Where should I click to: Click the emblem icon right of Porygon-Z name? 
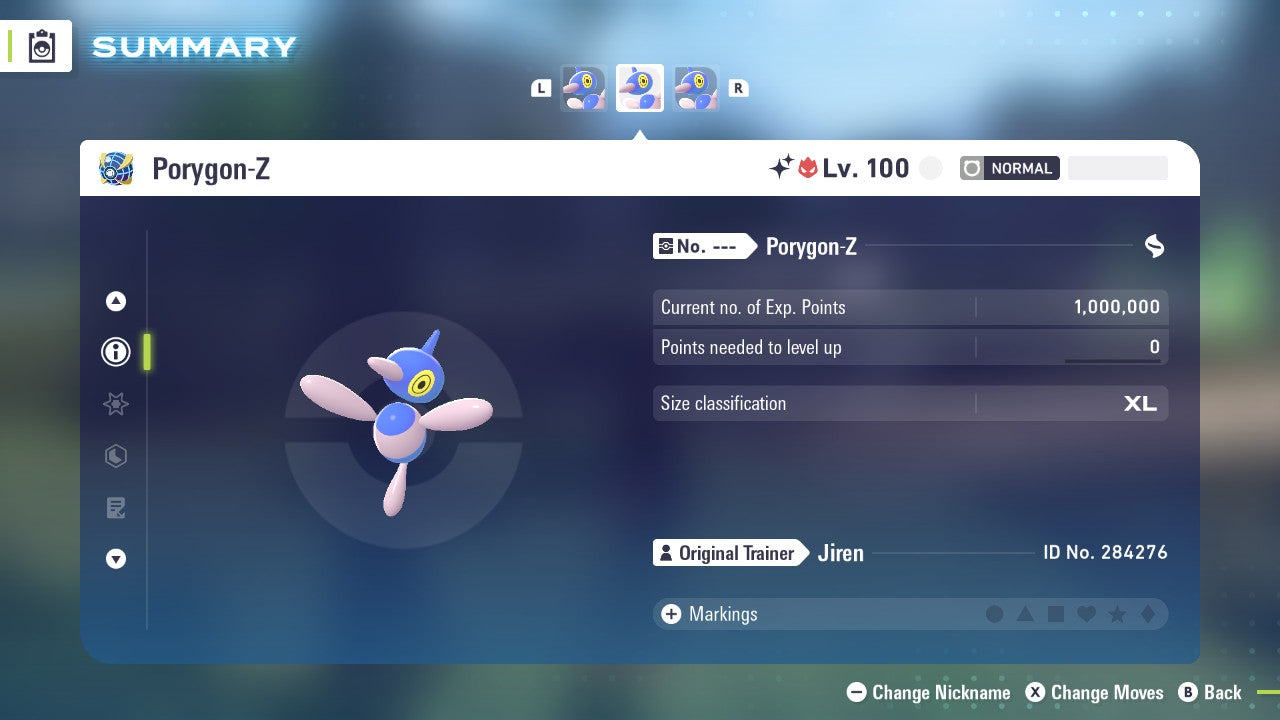[1152, 246]
